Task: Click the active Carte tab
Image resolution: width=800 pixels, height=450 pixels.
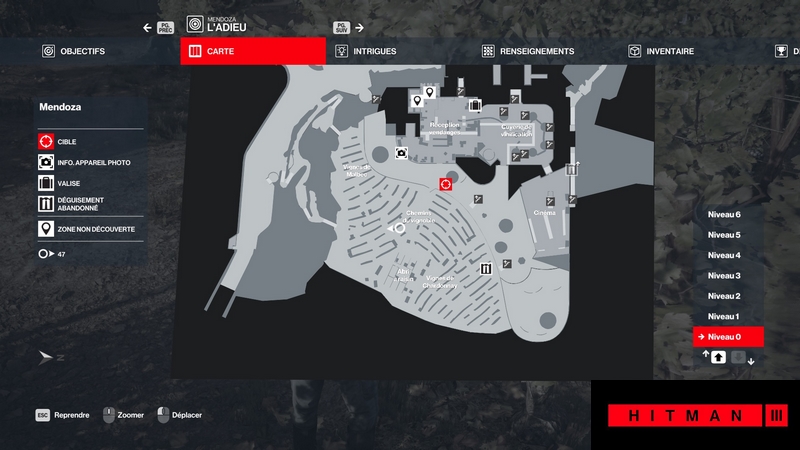Action: [x=253, y=51]
